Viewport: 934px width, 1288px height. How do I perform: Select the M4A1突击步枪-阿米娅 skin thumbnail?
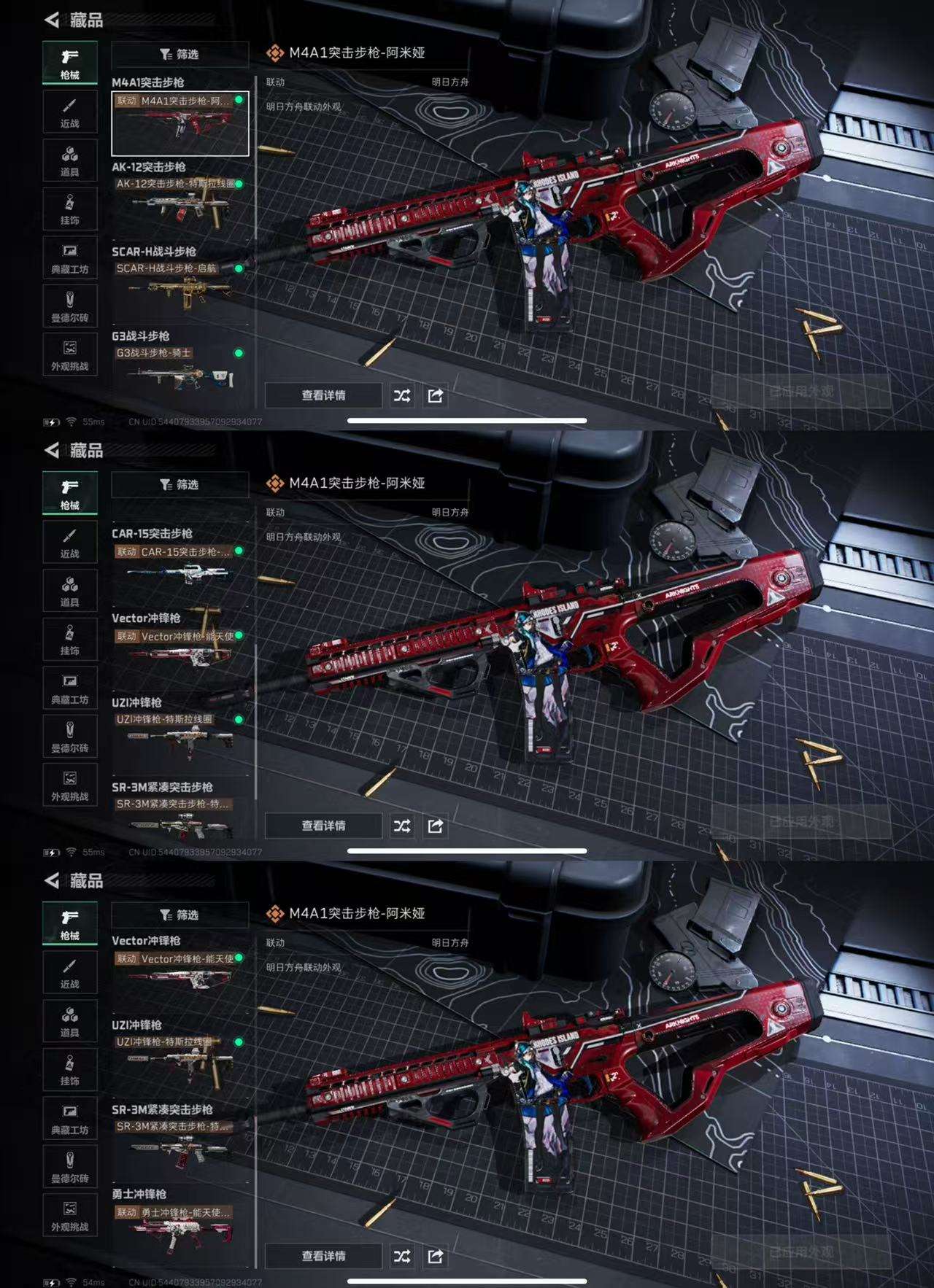point(180,123)
